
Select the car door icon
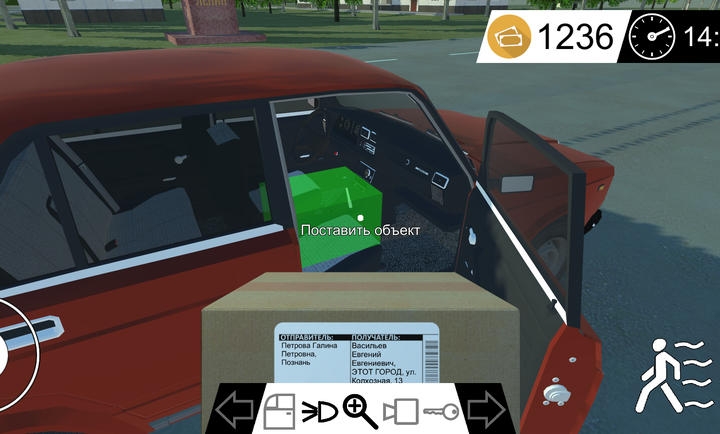280,411
